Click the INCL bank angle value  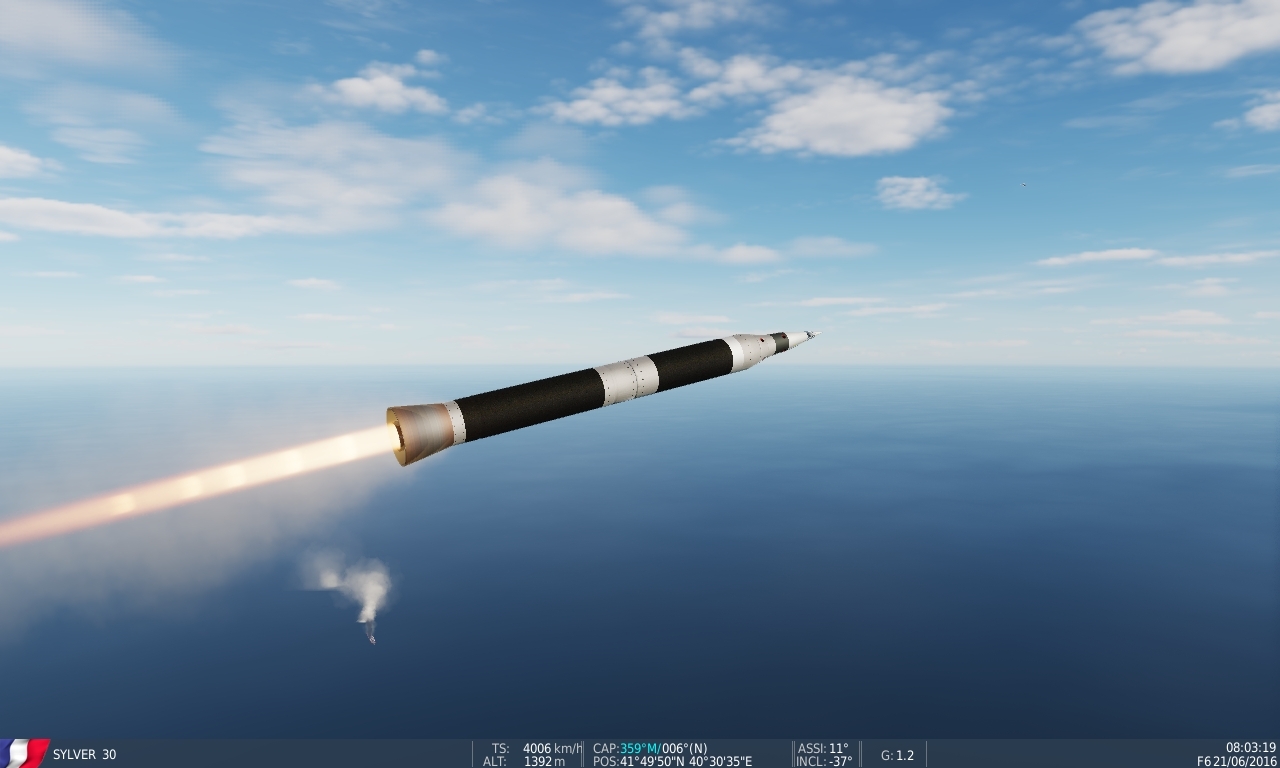[x=824, y=760]
